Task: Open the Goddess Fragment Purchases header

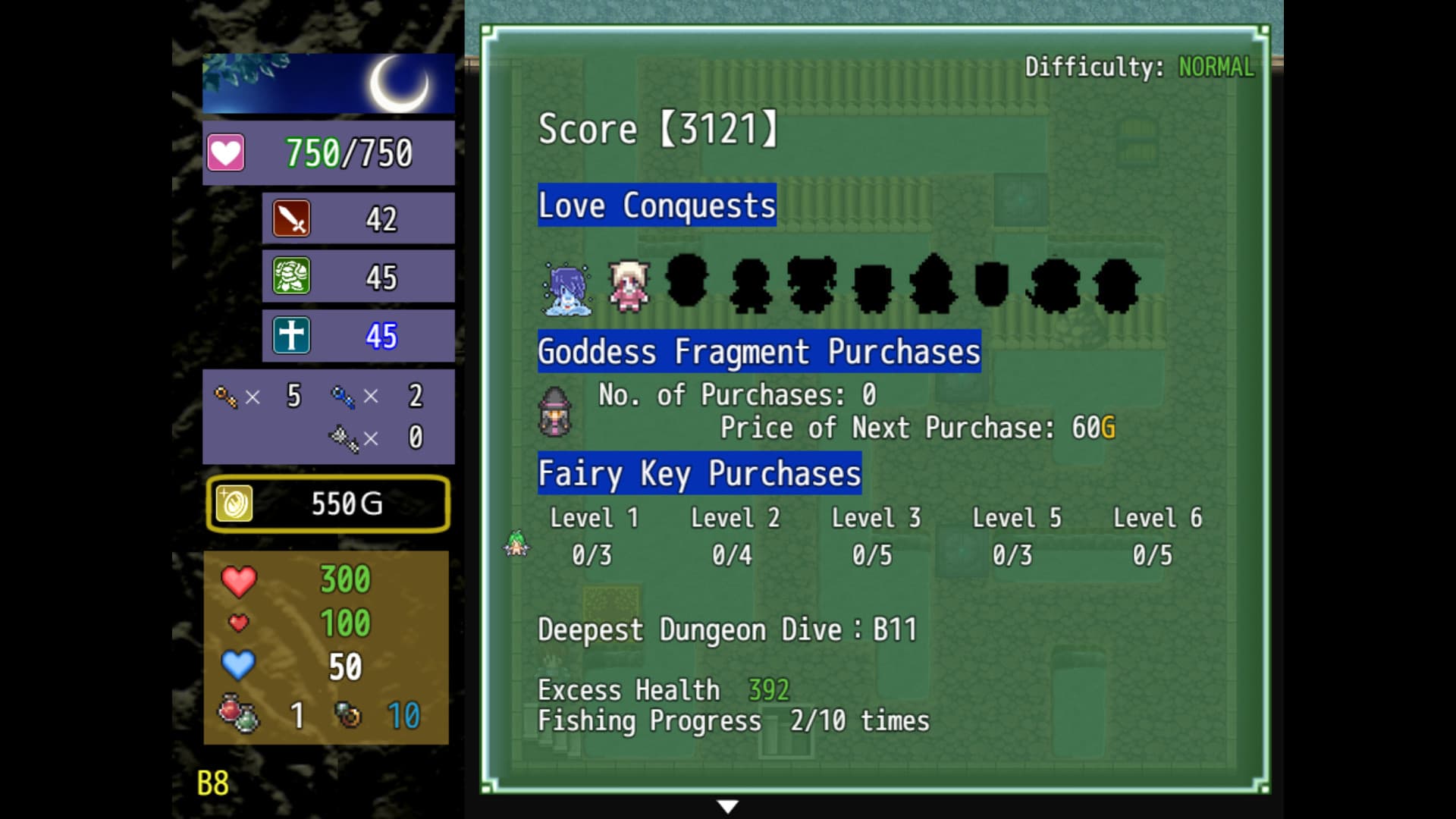Action: pyautogui.click(x=758, y=350)
